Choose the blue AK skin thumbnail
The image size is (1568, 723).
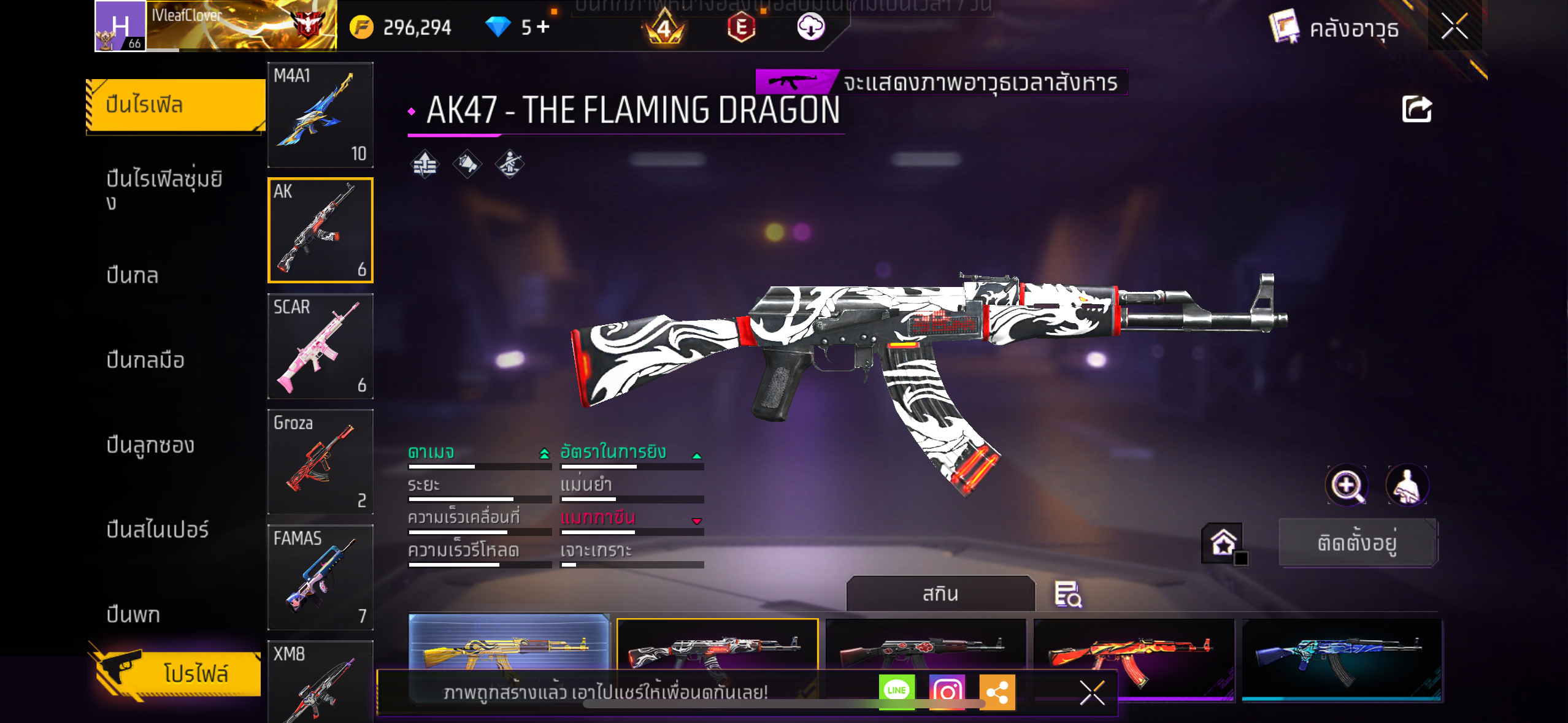click(x=1341, y=657)
